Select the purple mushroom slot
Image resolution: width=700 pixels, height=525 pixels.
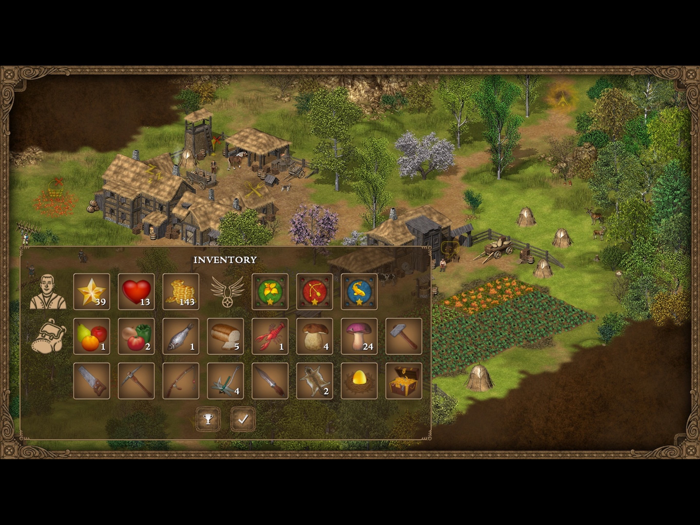pos(359,337)
